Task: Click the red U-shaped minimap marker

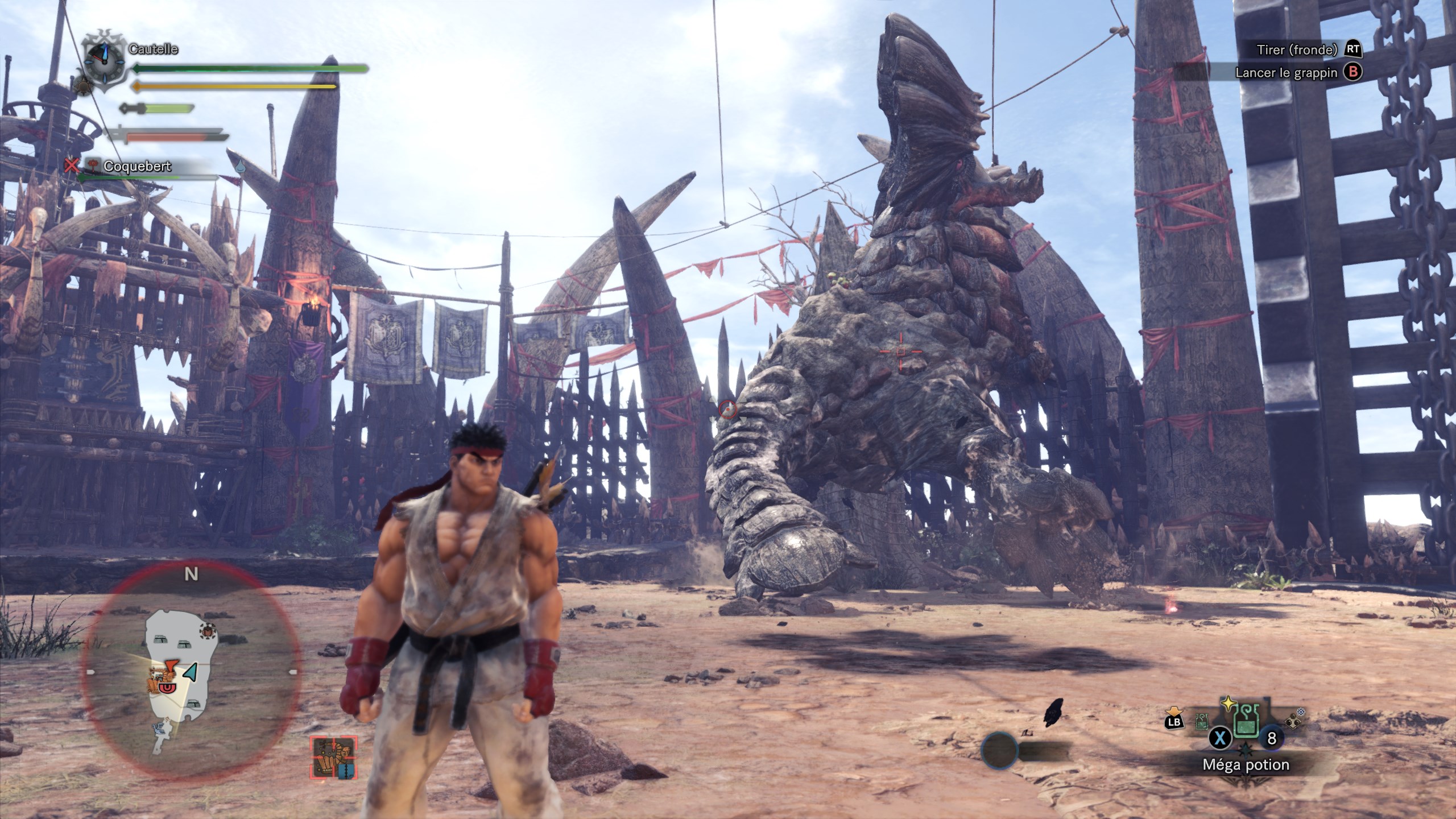Action: pos(168,689)
